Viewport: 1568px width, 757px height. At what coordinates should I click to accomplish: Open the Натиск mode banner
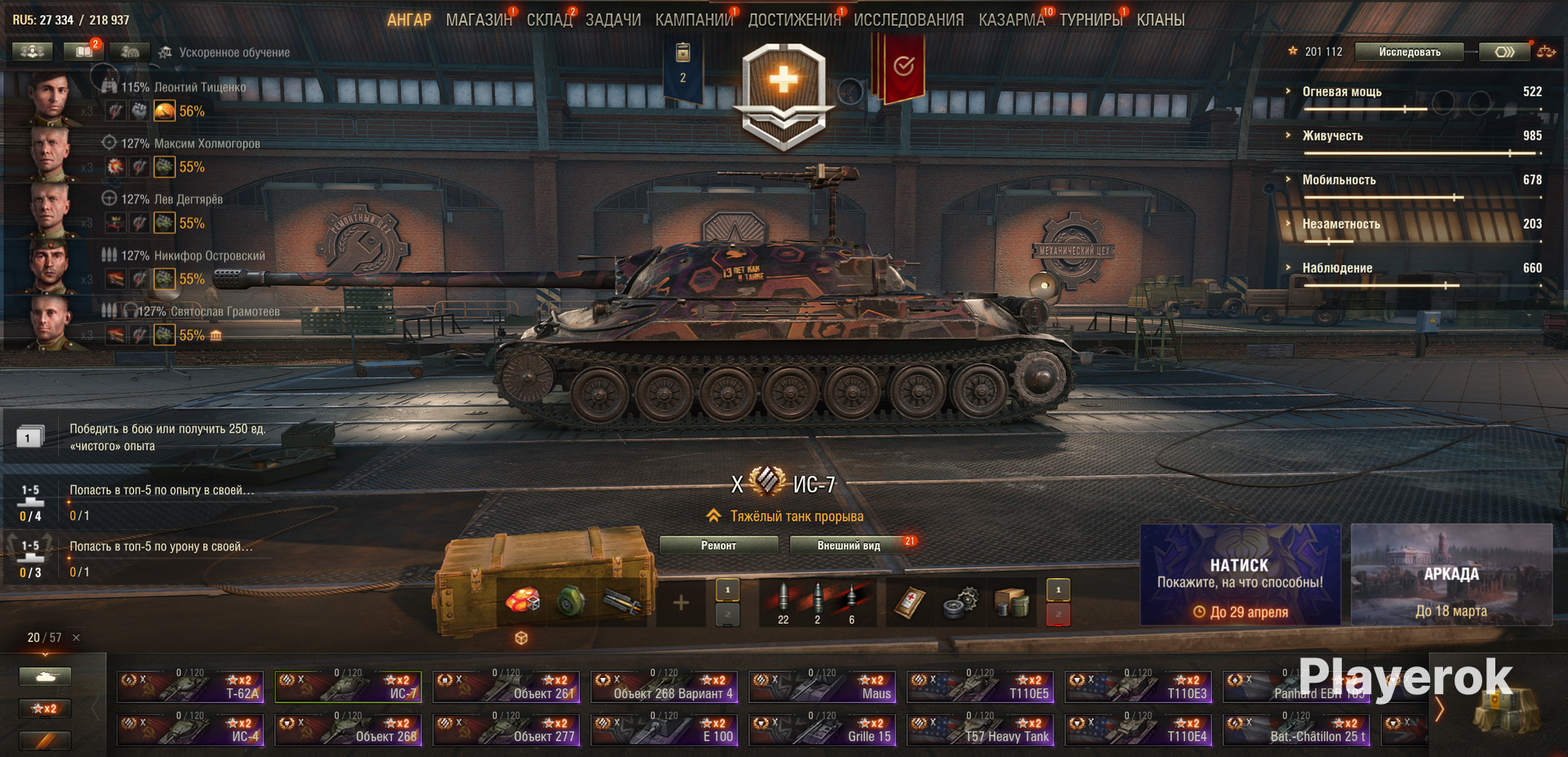[x=1240, y=575]
